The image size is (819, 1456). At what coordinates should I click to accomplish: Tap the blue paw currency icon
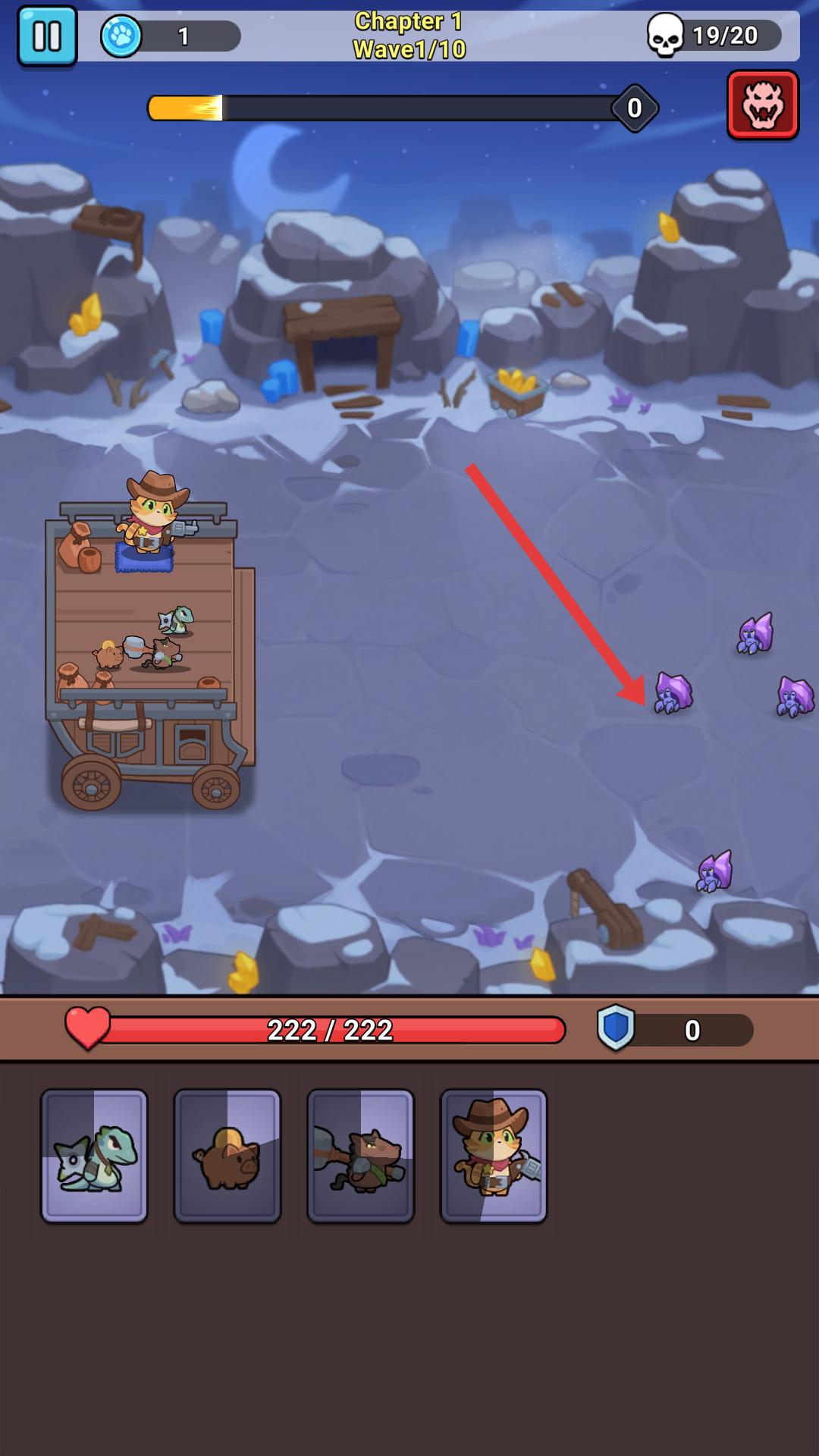[121, 36]
